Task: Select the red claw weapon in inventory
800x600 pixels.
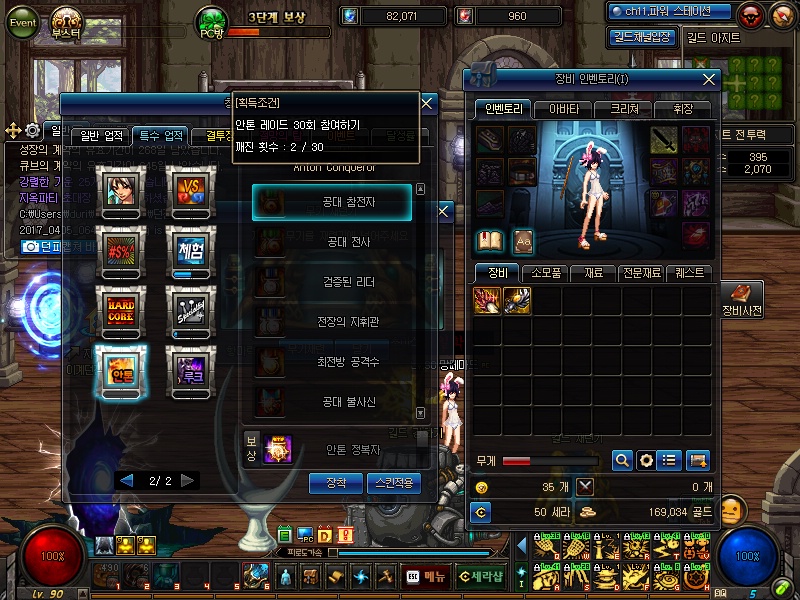Action: click(487, 300)
